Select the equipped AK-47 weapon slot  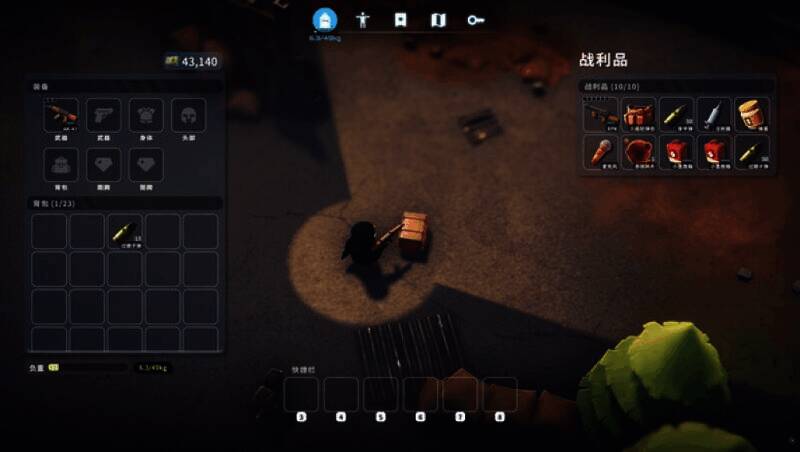coord(61,114)
